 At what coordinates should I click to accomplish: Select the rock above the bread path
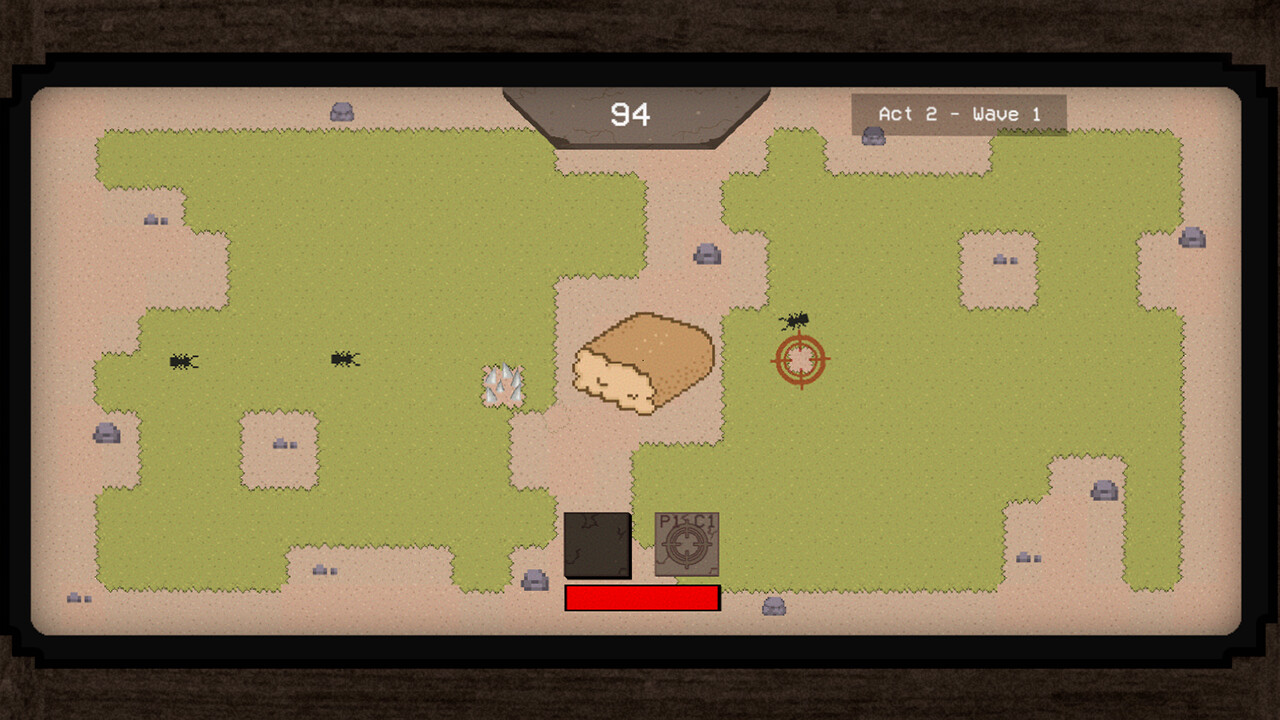pyautogui.click(x=708, y=253)
